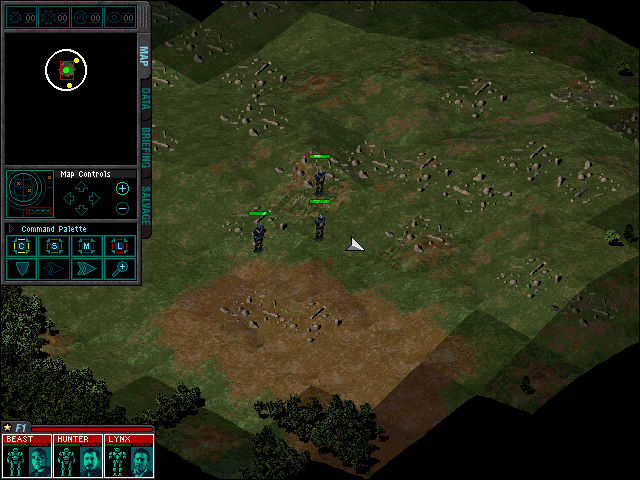Activate the magnifying glass command
The height and width of the screenshot is (480, 640).
[x=120, y=269]
